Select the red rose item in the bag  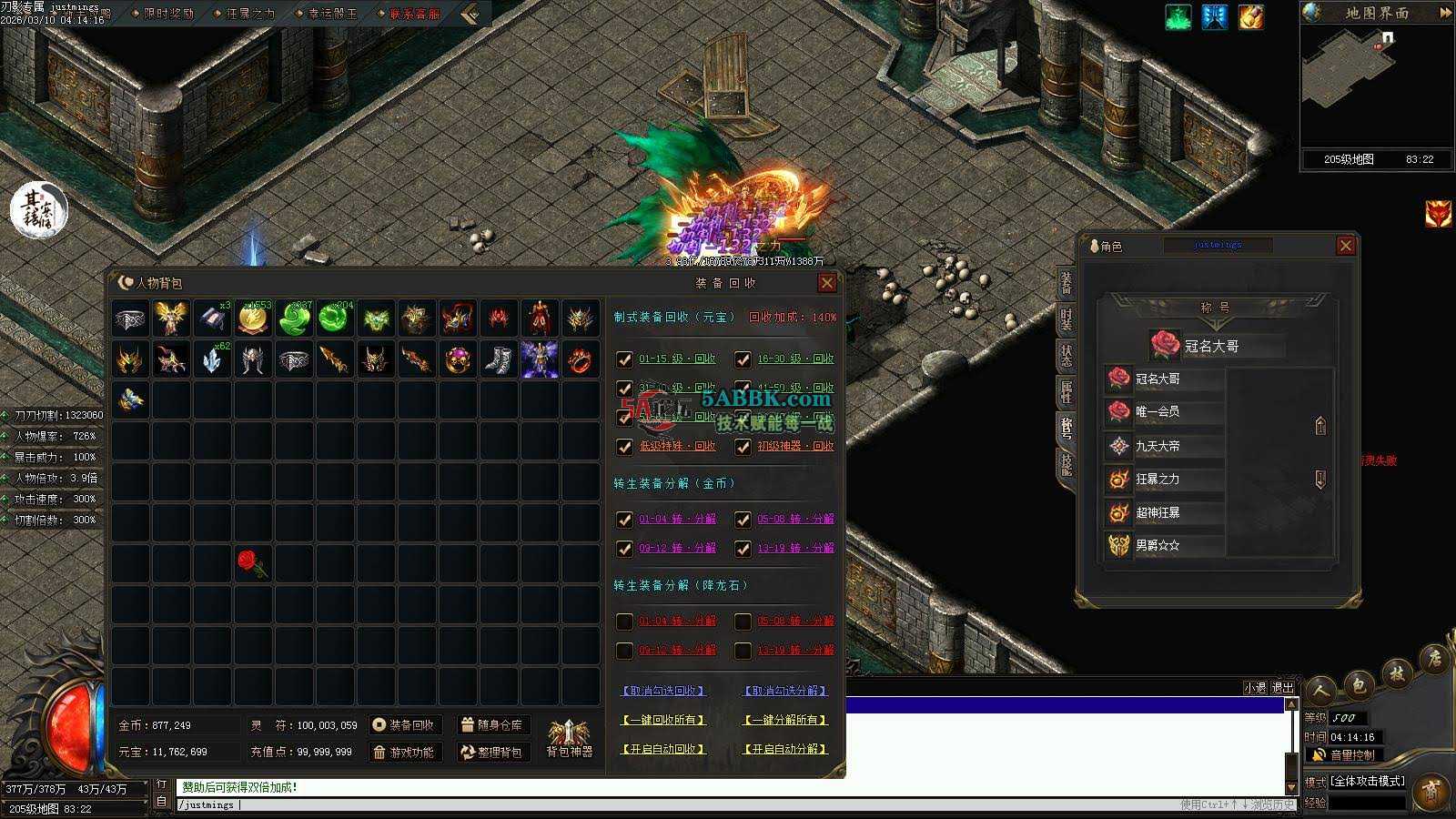click(252, 563)
